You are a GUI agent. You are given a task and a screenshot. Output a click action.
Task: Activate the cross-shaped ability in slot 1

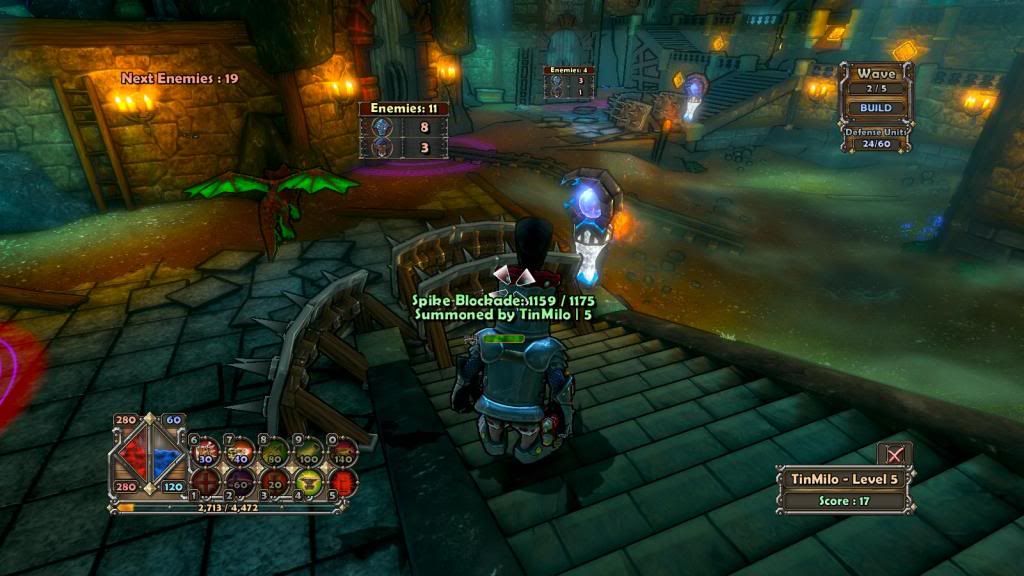coord(206,482)
